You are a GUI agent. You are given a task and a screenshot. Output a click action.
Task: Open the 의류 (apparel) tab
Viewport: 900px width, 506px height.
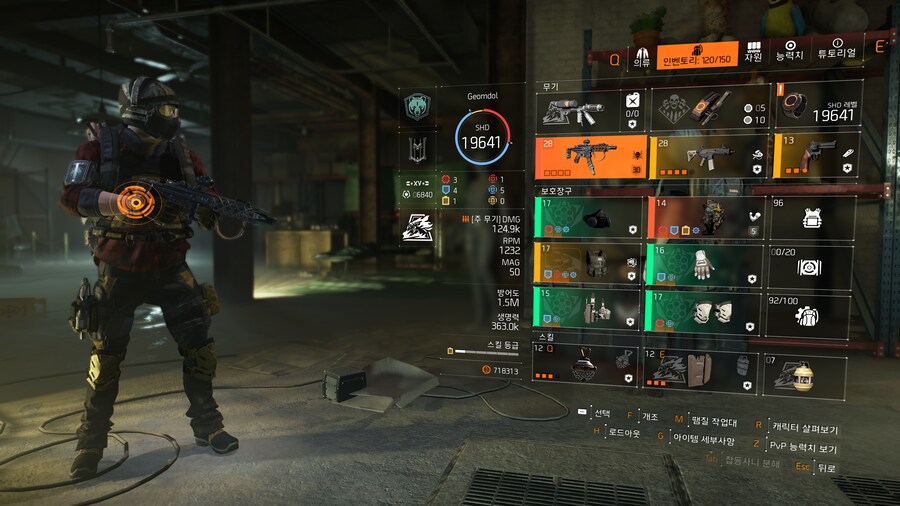click(641, 54)
